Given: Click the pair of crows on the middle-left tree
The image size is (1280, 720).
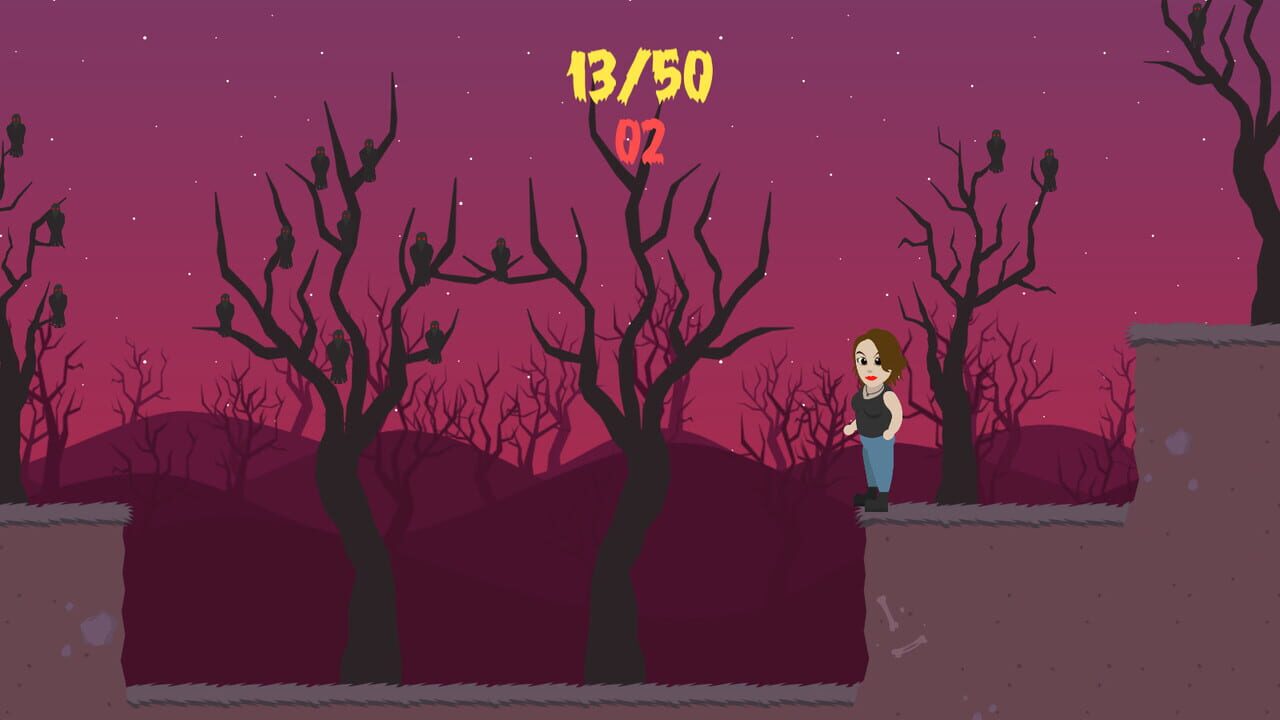Looking at the screenshot, I should pyautogui.click(x=343, y=162).
